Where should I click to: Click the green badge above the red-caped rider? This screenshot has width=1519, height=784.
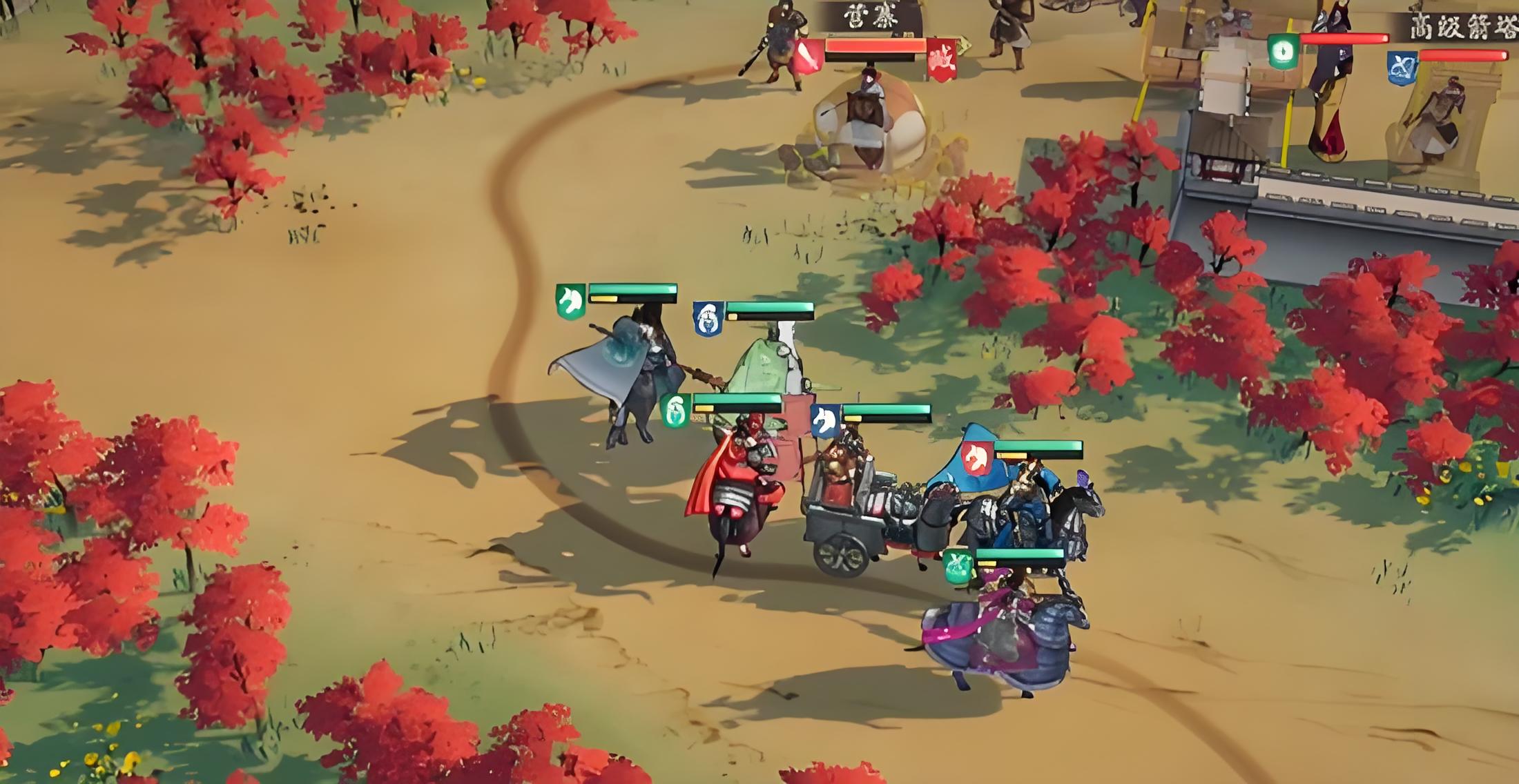tap(675, 411)
